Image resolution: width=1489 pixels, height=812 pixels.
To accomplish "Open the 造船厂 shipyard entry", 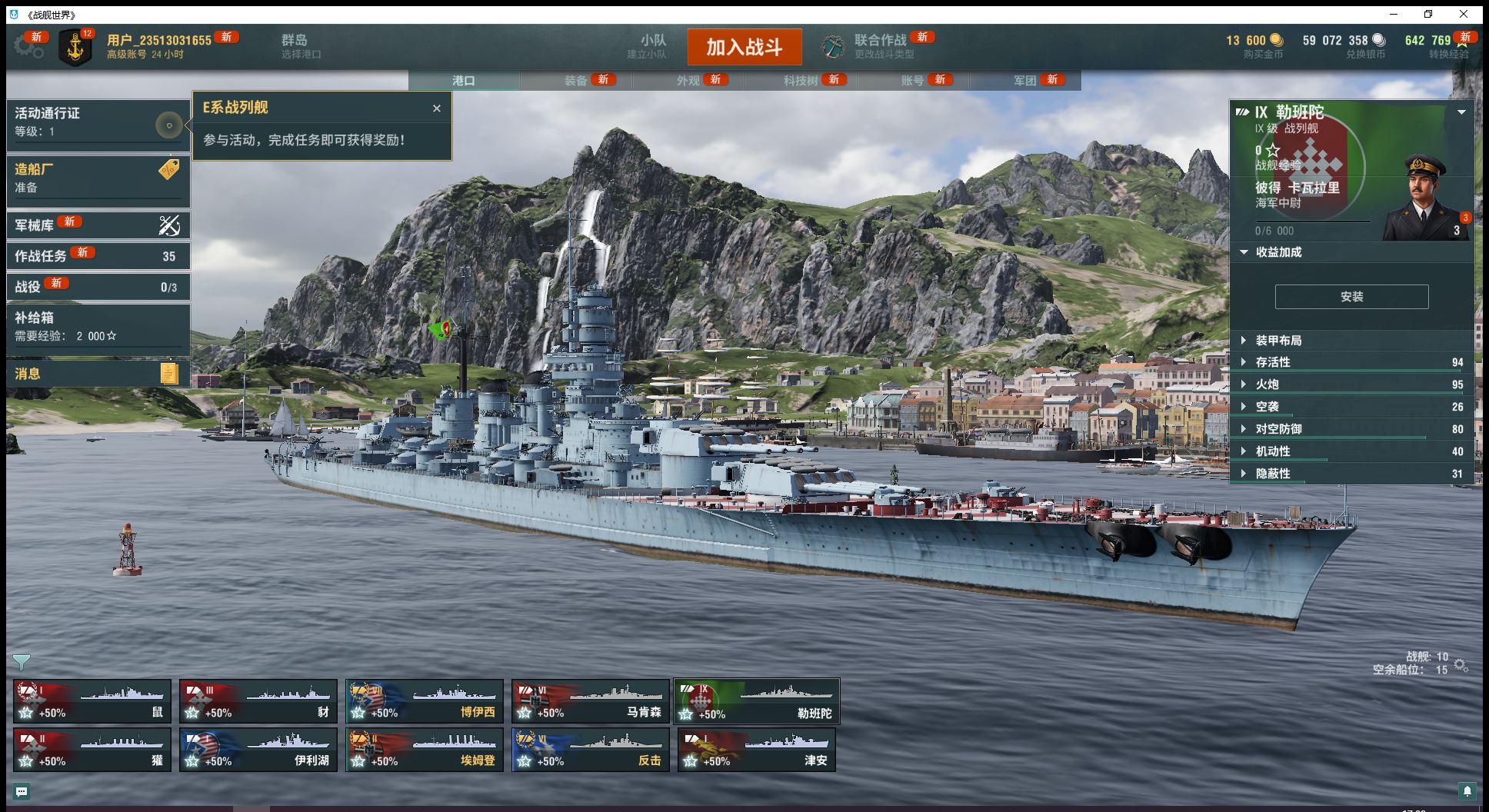I will click(x=98, y=178).
